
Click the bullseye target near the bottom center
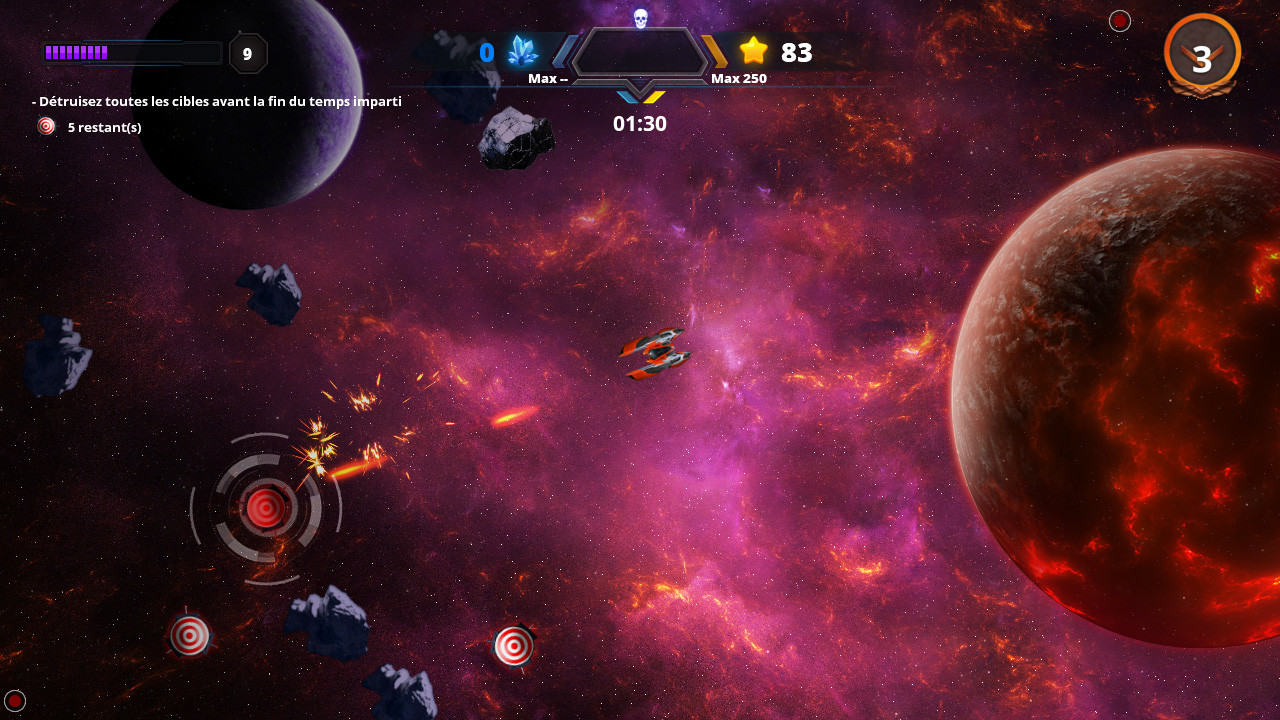point(515,646)
